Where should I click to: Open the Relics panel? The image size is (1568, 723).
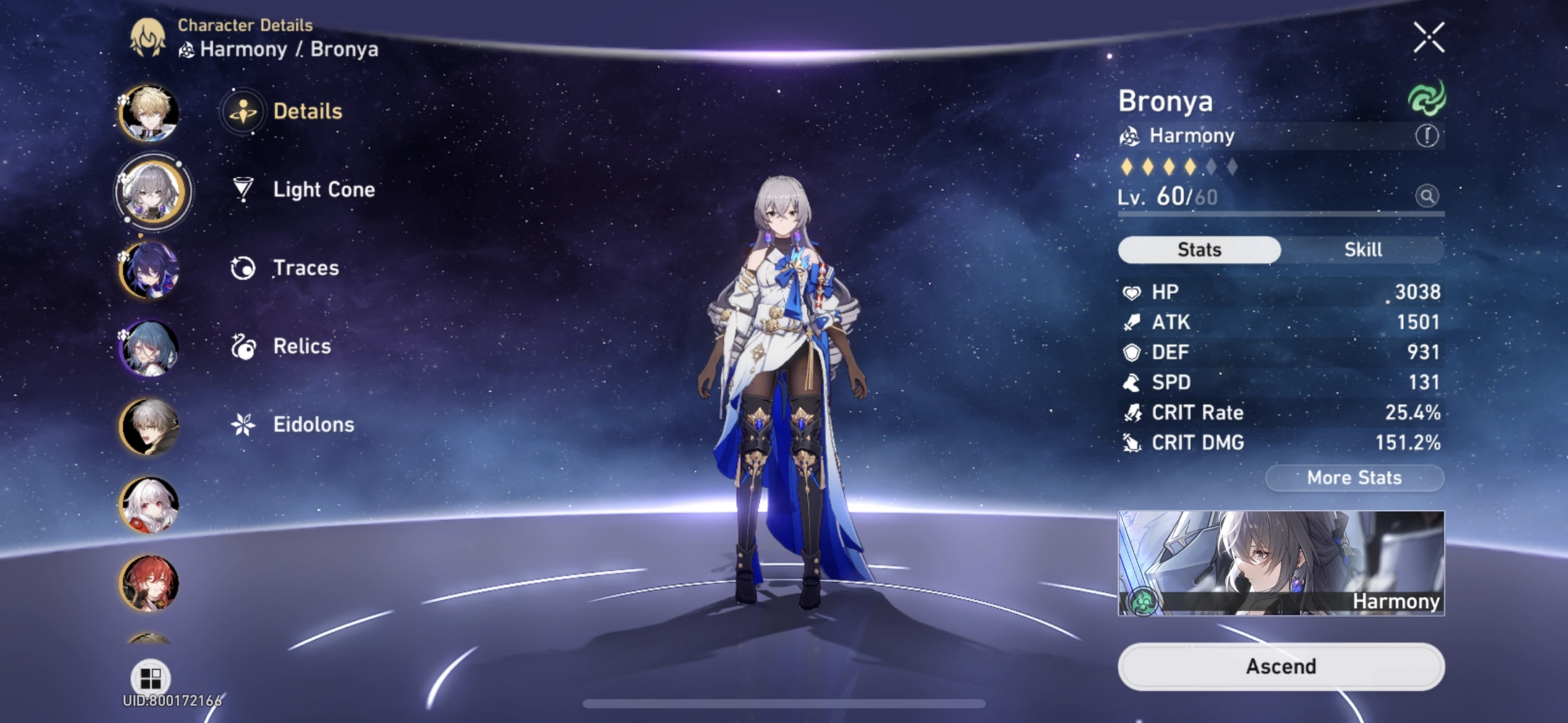(302, 346)
